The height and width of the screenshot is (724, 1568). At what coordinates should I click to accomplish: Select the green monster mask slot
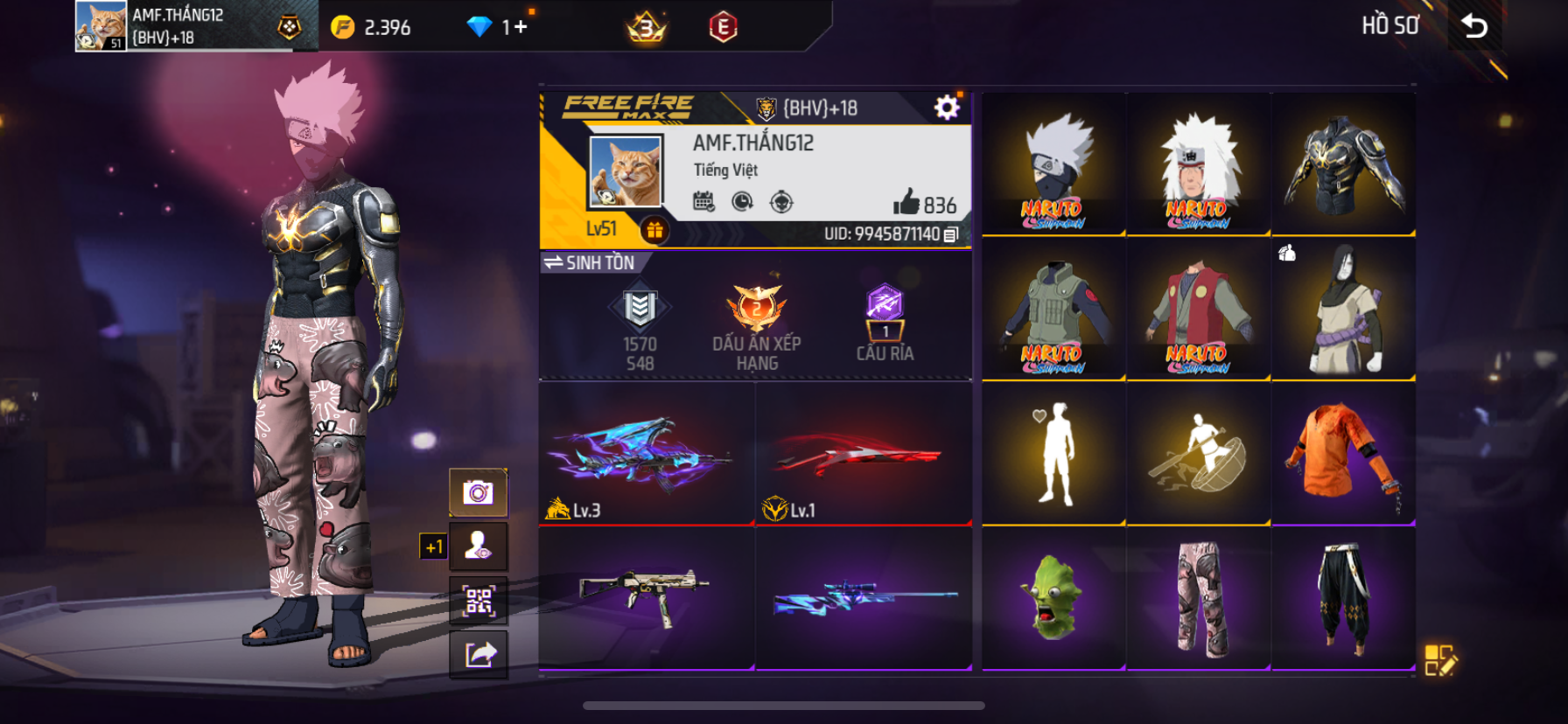(1053, 598)
